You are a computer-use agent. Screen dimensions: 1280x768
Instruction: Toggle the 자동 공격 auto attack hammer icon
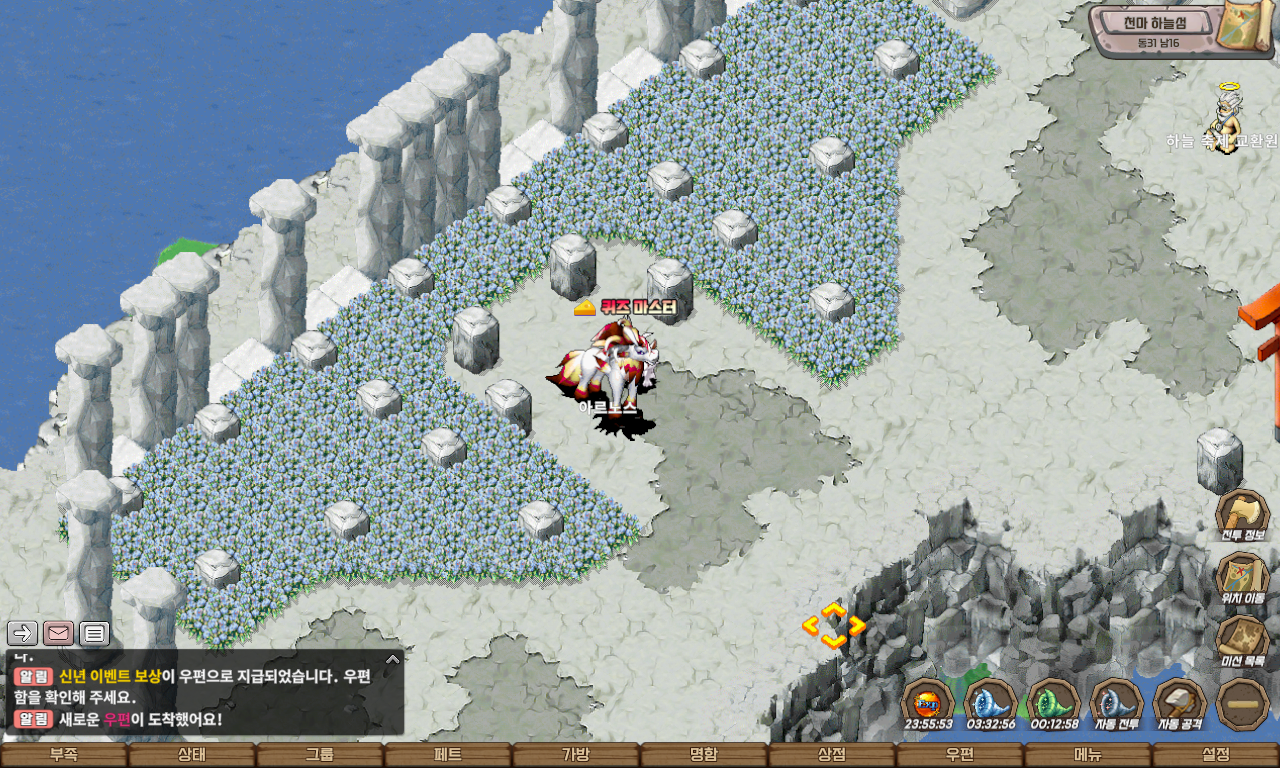click(1180, 702)
